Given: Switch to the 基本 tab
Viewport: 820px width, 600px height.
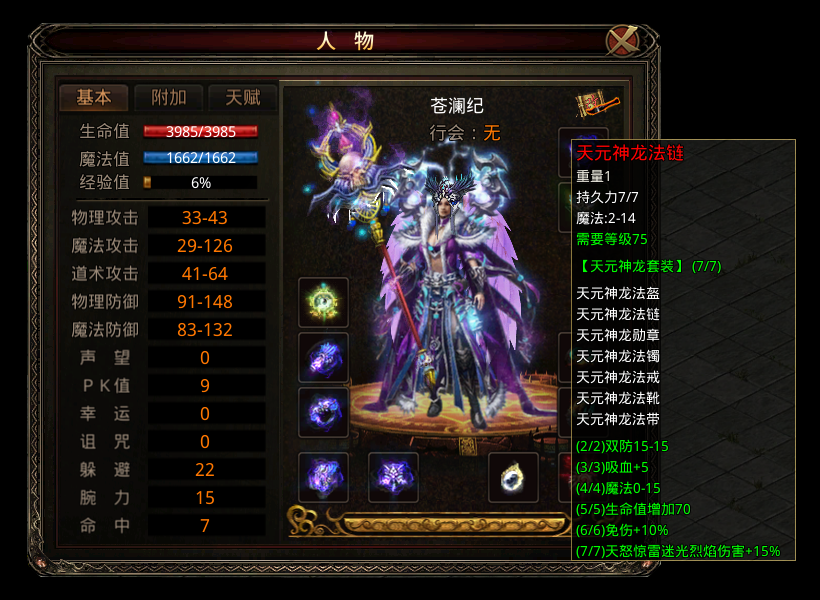Looking at the screenshot, I should (x=94, y=98).
